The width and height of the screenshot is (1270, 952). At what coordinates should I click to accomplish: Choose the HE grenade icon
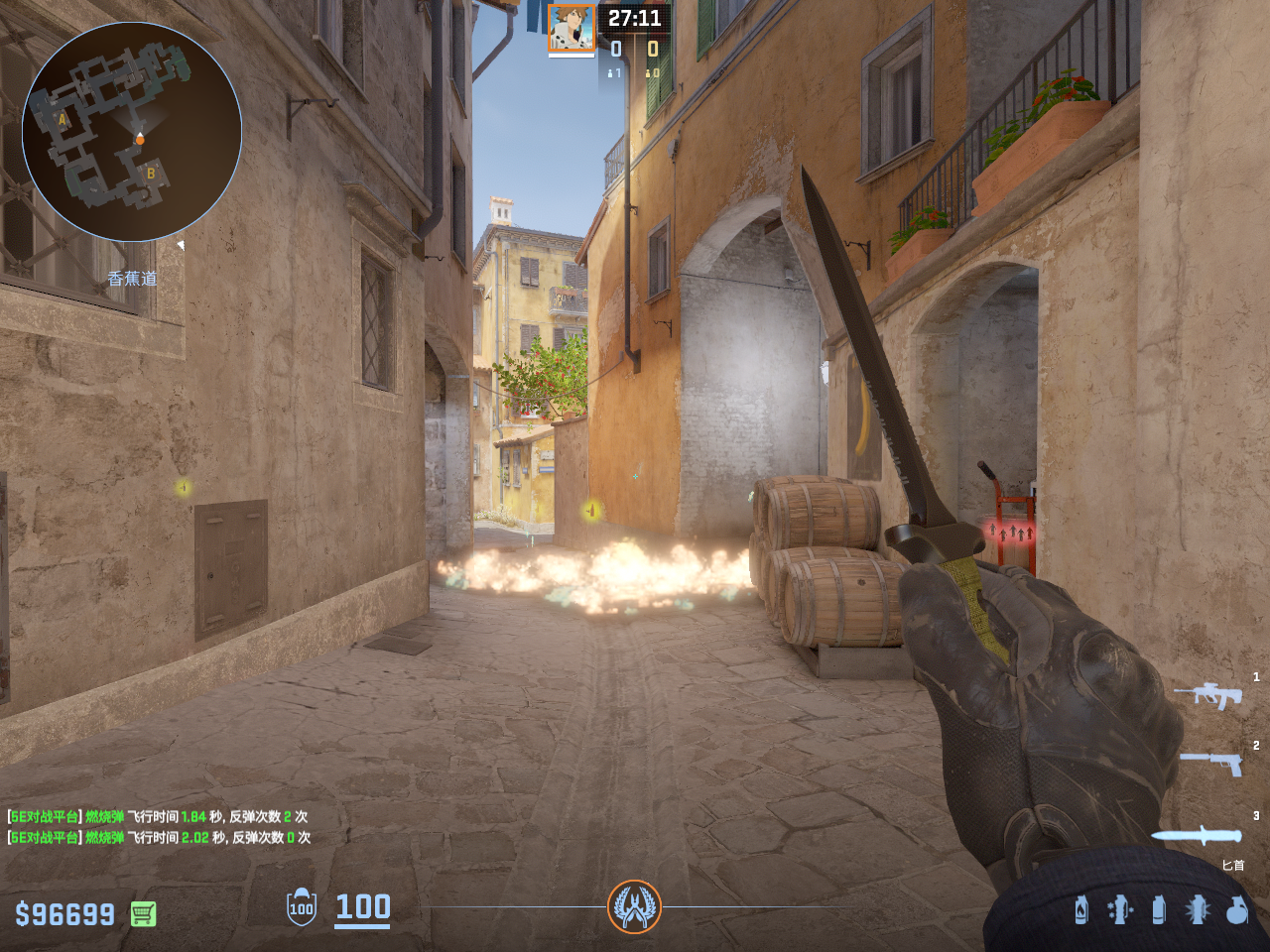[1236, 909]
